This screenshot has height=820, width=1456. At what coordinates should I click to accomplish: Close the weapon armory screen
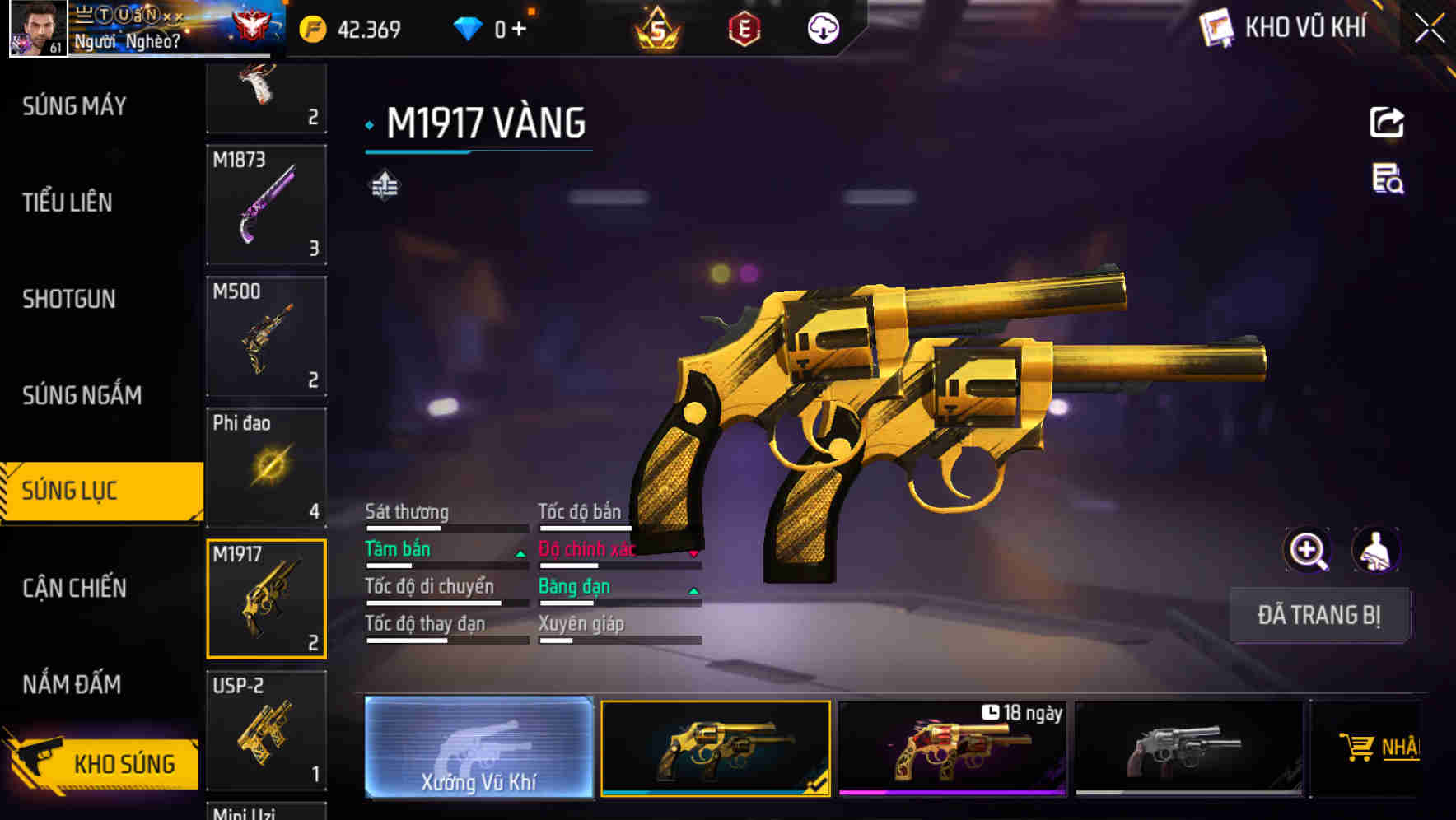[1429, 29]
